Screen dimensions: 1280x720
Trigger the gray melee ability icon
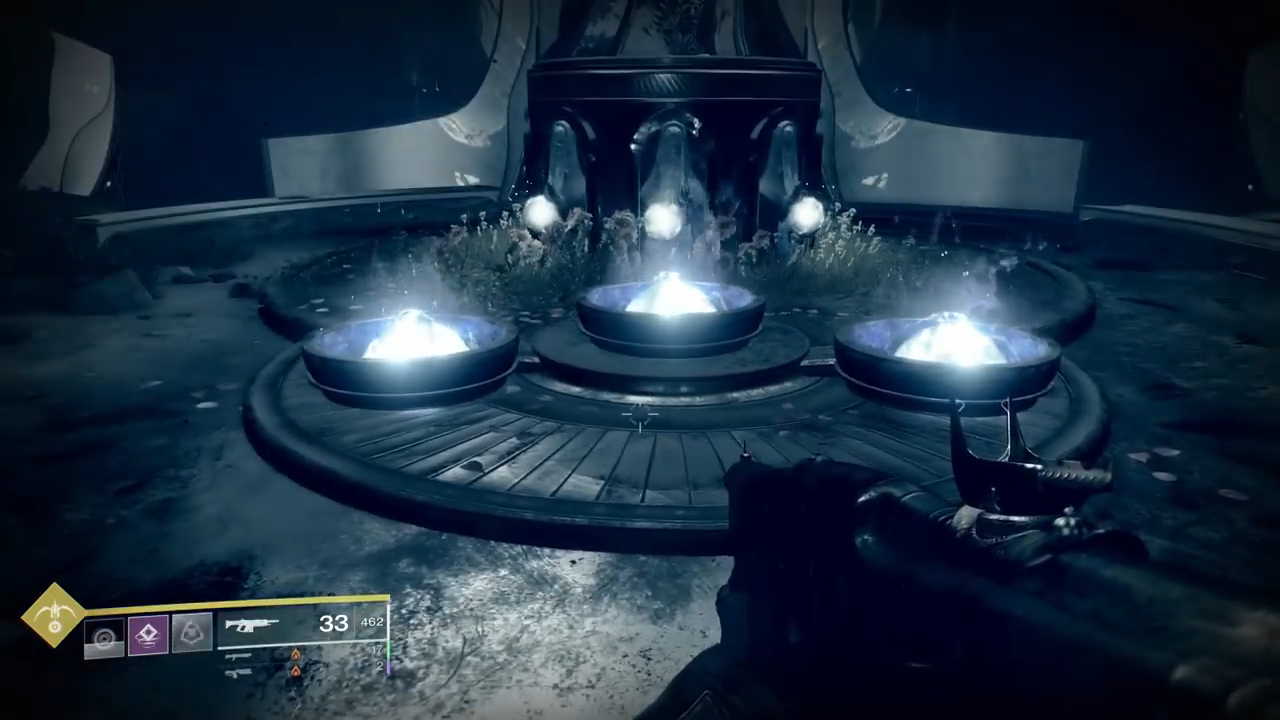click(x=192, y=634)
